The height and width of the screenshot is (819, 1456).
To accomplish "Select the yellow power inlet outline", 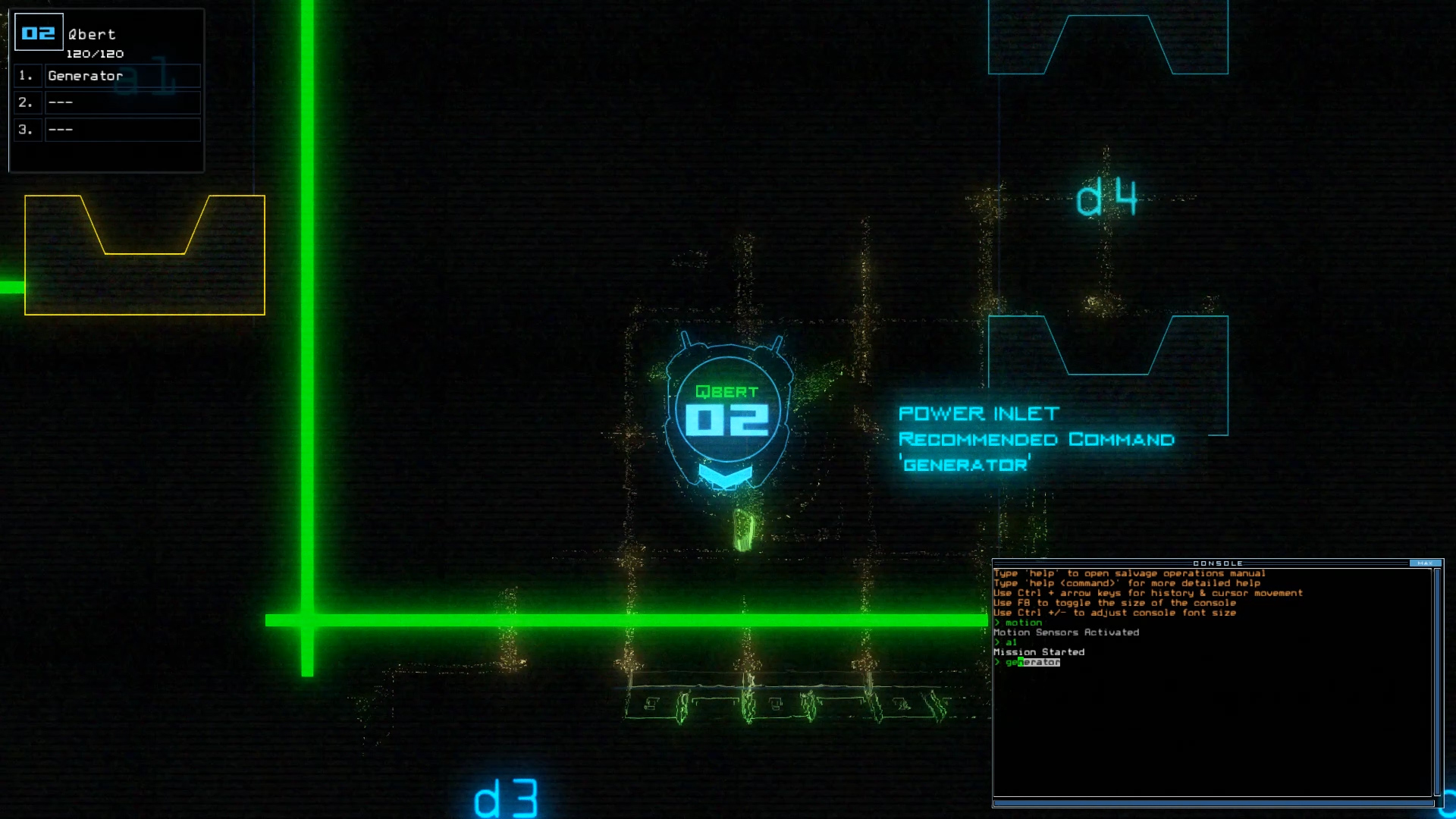I will (144, 254).
